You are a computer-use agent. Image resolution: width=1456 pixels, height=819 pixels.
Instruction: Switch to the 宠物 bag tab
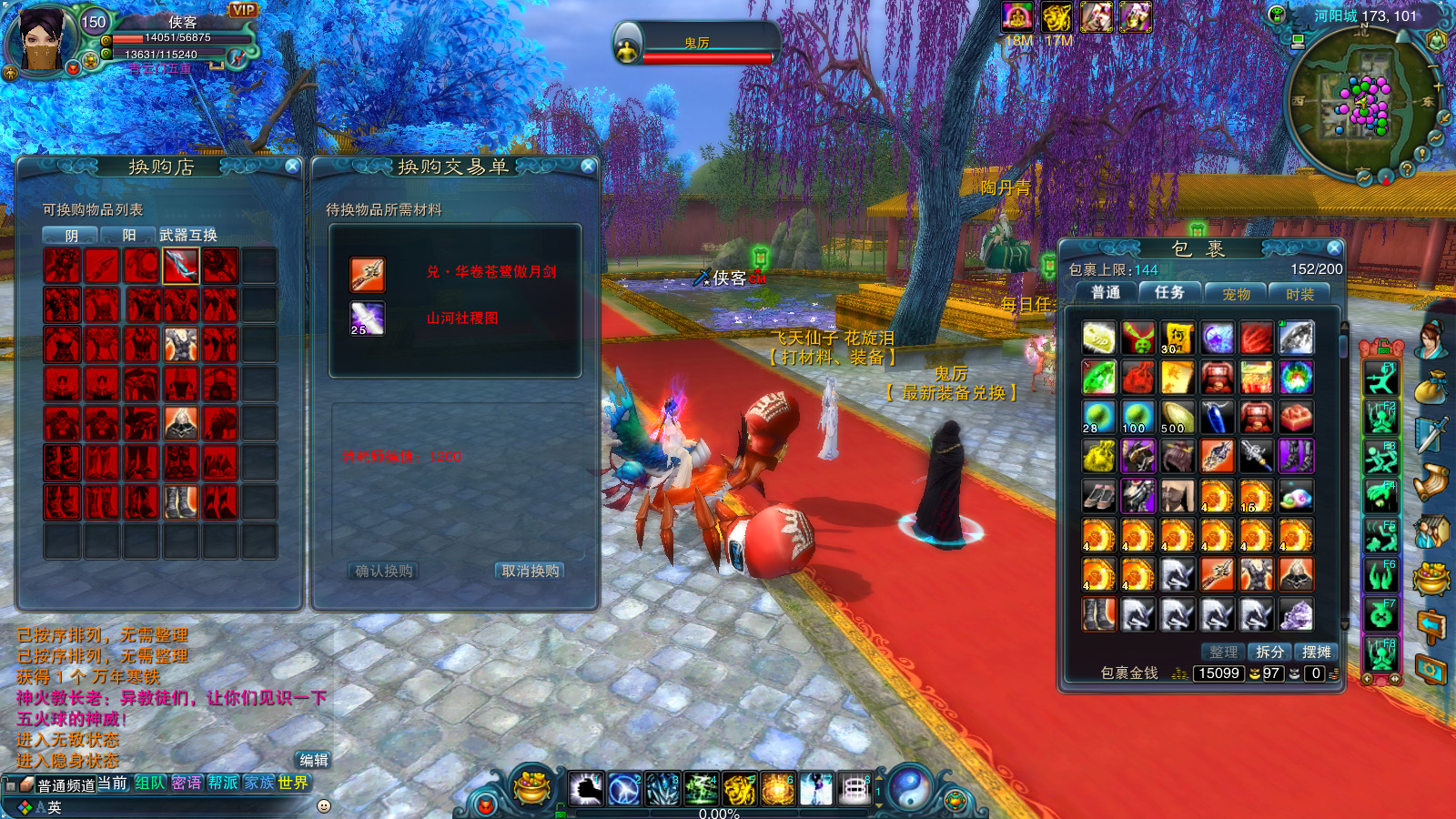pos(1236,294)
